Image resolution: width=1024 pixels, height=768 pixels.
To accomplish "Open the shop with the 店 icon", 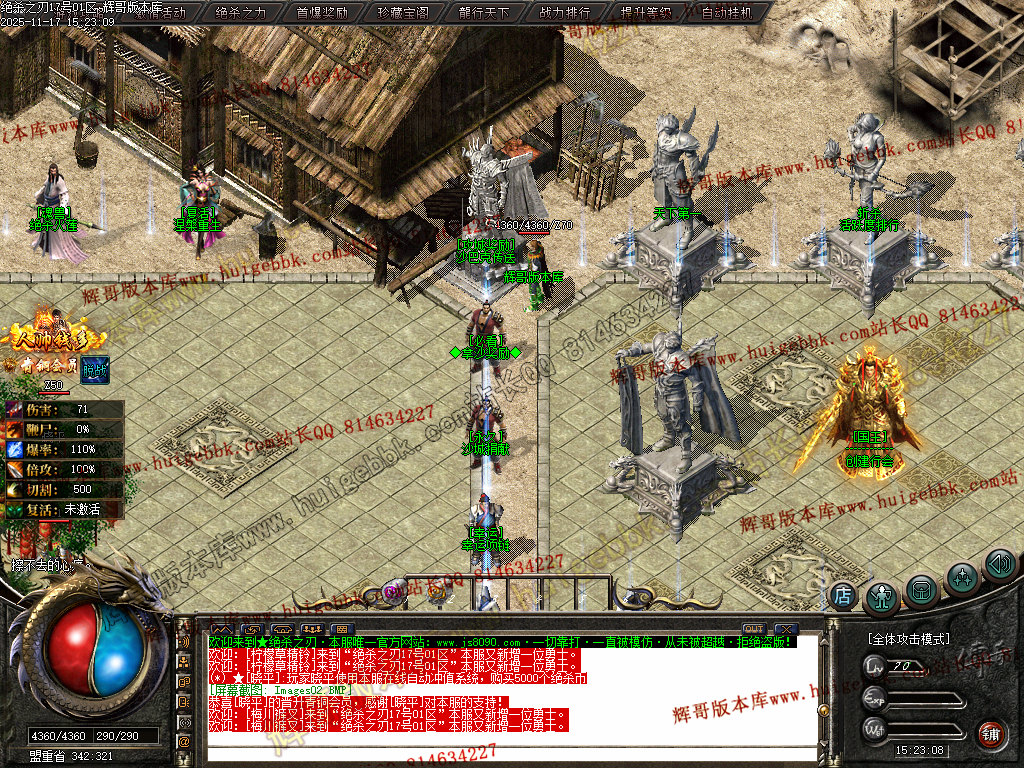I will tap(843, 595).
